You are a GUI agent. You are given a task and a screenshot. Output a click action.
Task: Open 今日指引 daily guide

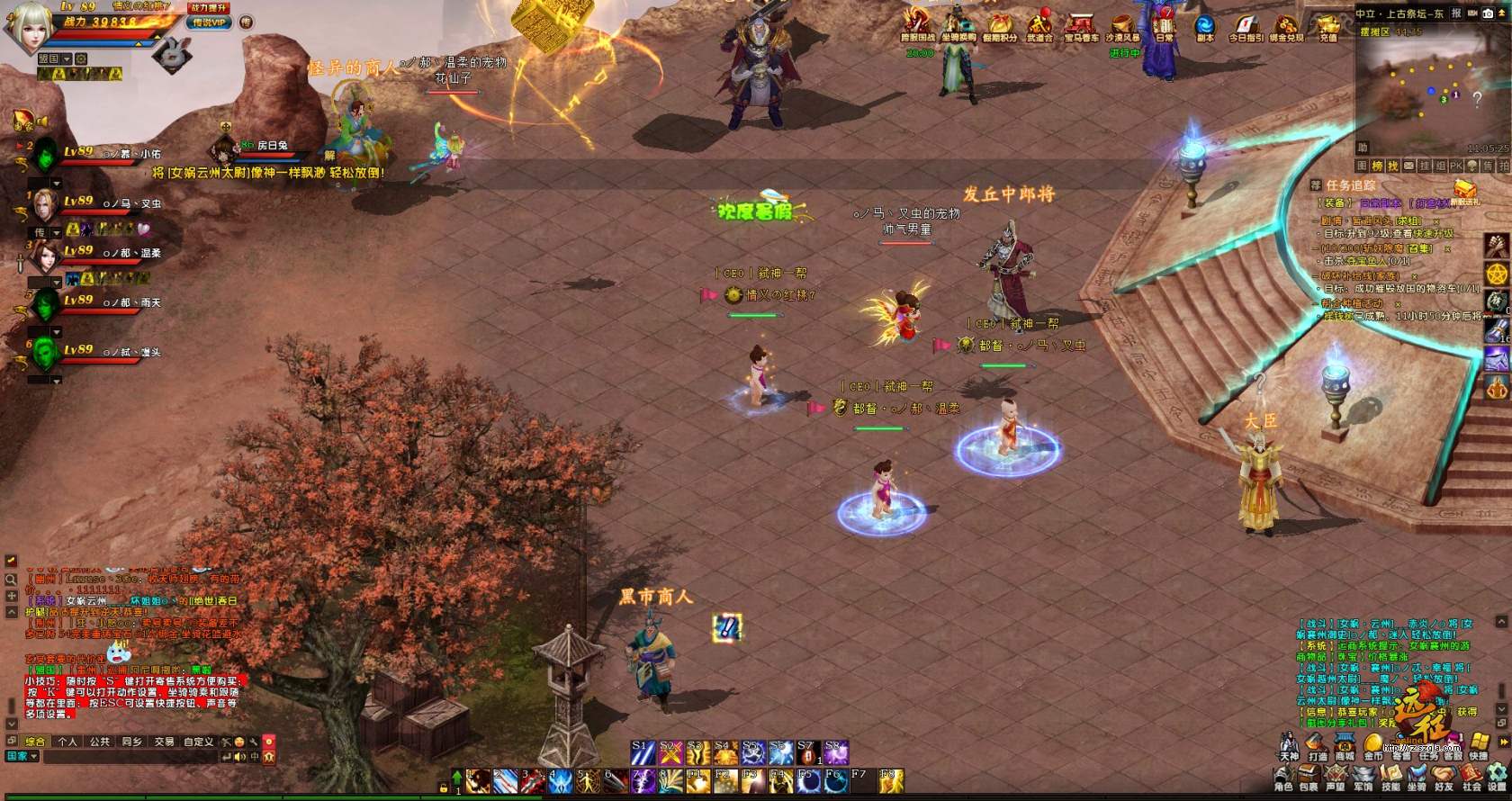(x=1246, y=26)
